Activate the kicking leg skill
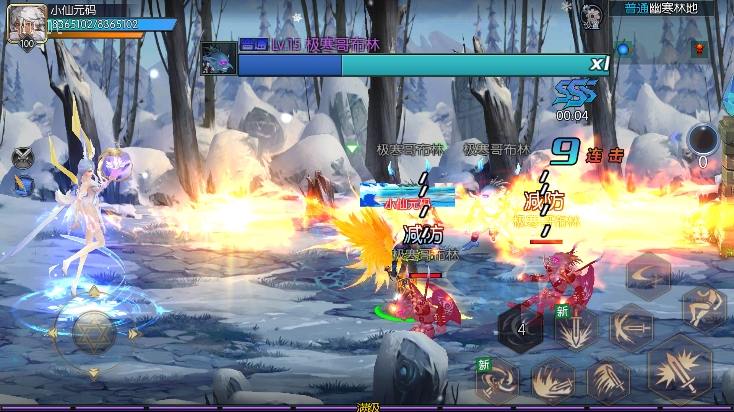The width and height of the screenshot is (734, 412). coord(703,306)
